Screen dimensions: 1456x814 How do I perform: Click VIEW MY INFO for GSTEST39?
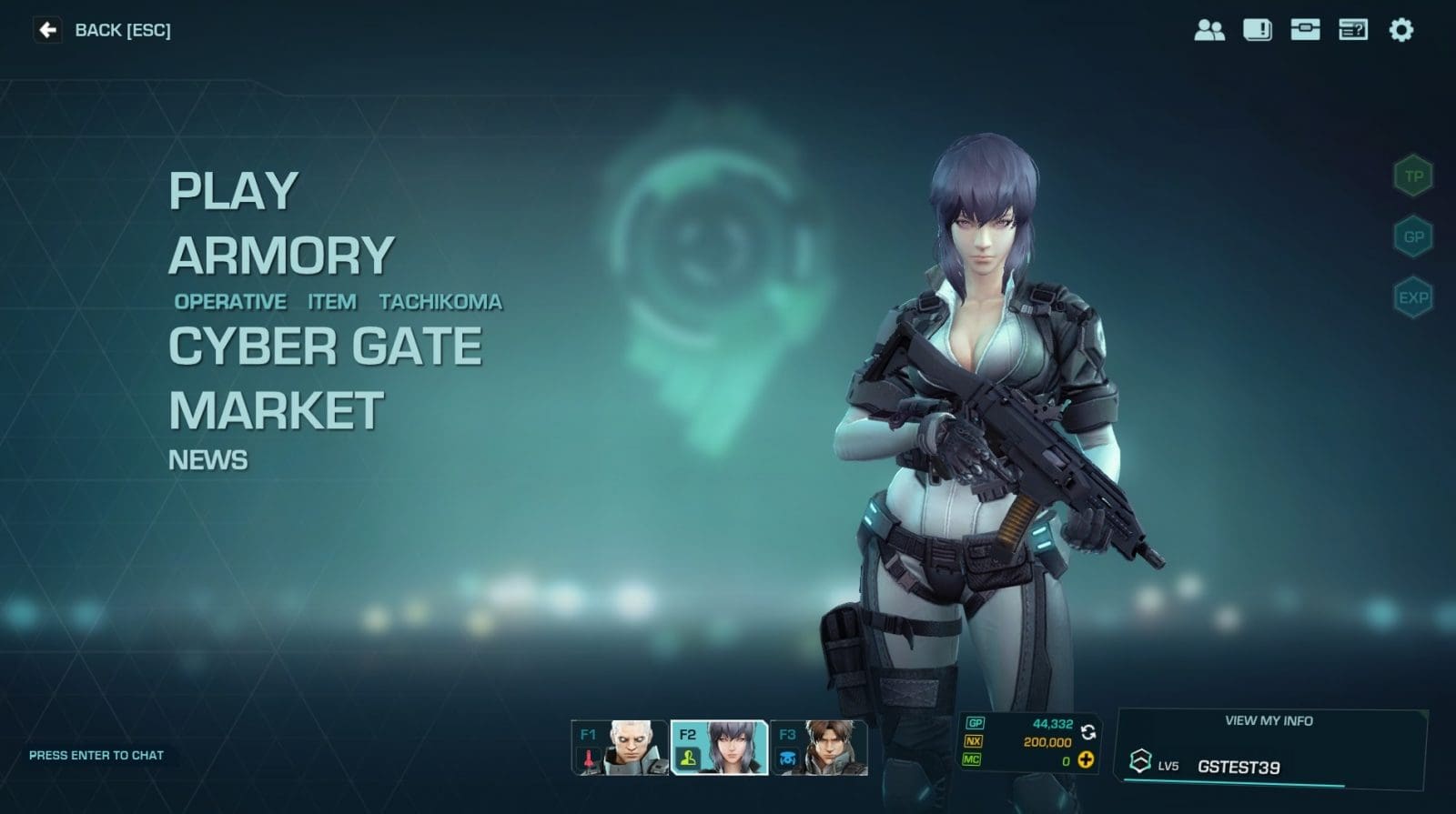click(1268, 719)
